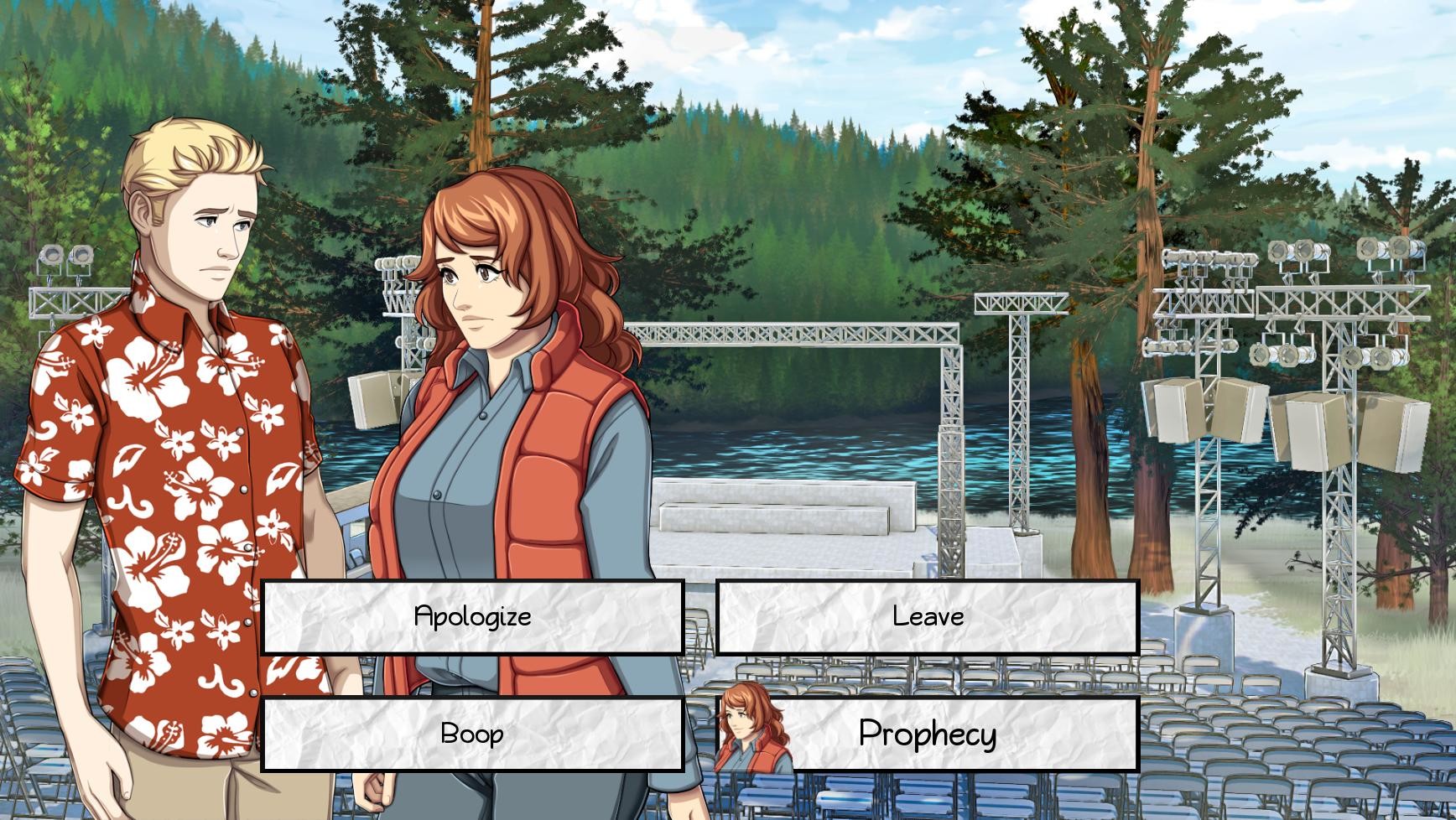The image size is (1456, 820).
Task: Choose the Prophecy dialogue option
Action: pyautogui.click(x=927, y=735)
